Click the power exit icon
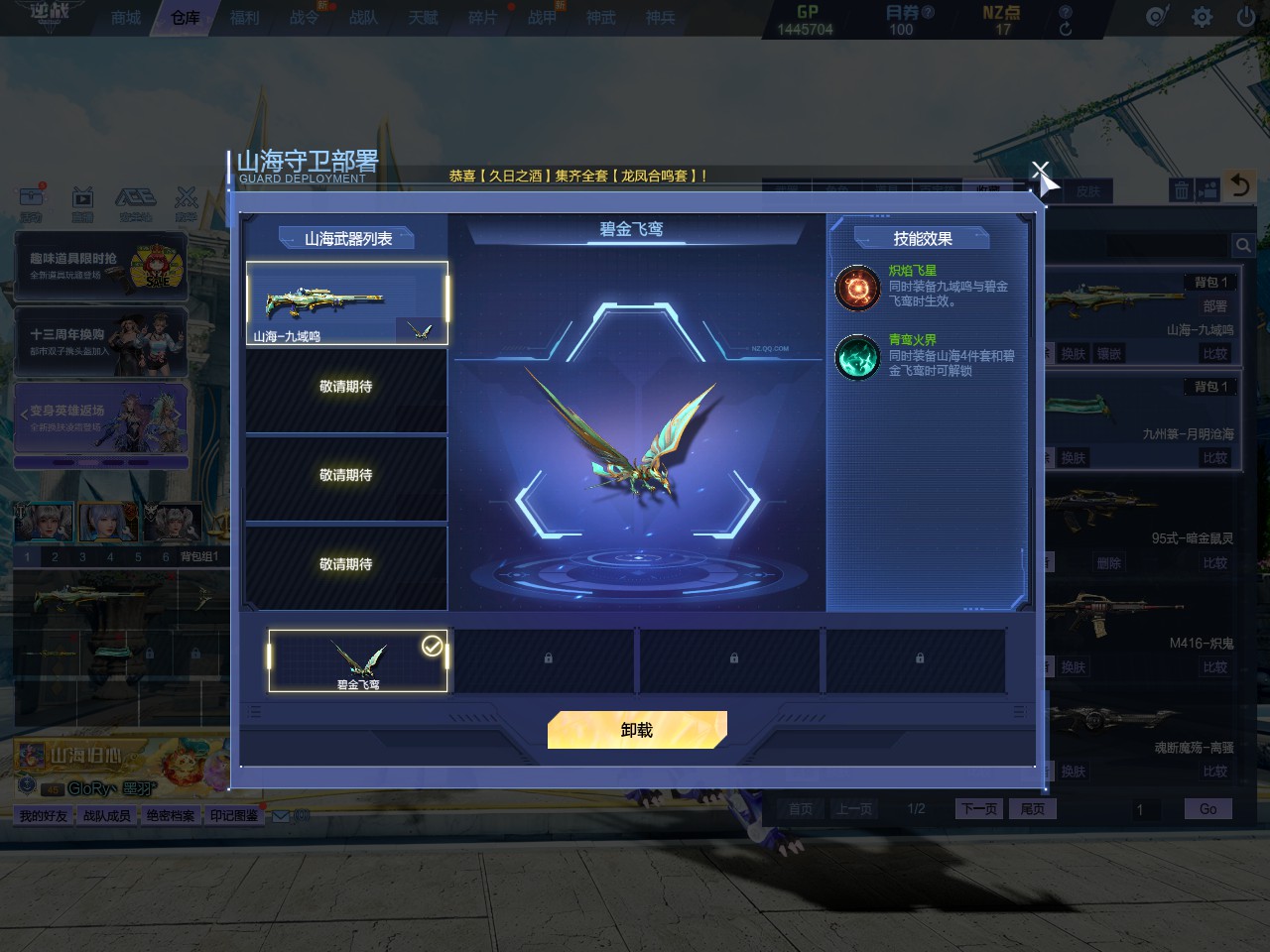The width and height of the screenshot is (1270, 952). [x=1245, y=17]
